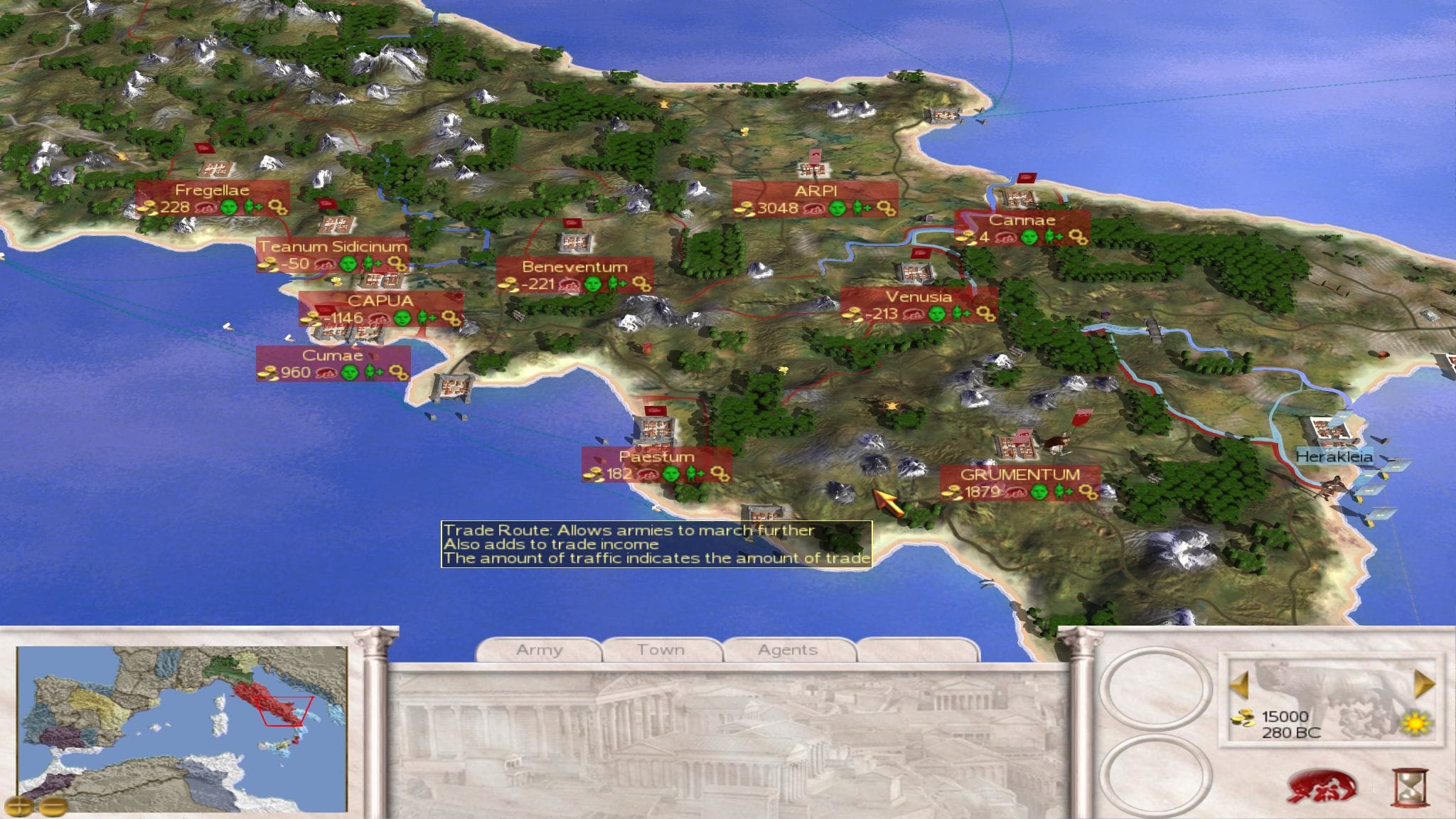Click the Cannae settlement label
Image resolution: width=1456 pixels, height=819 pixels.
1022,220
